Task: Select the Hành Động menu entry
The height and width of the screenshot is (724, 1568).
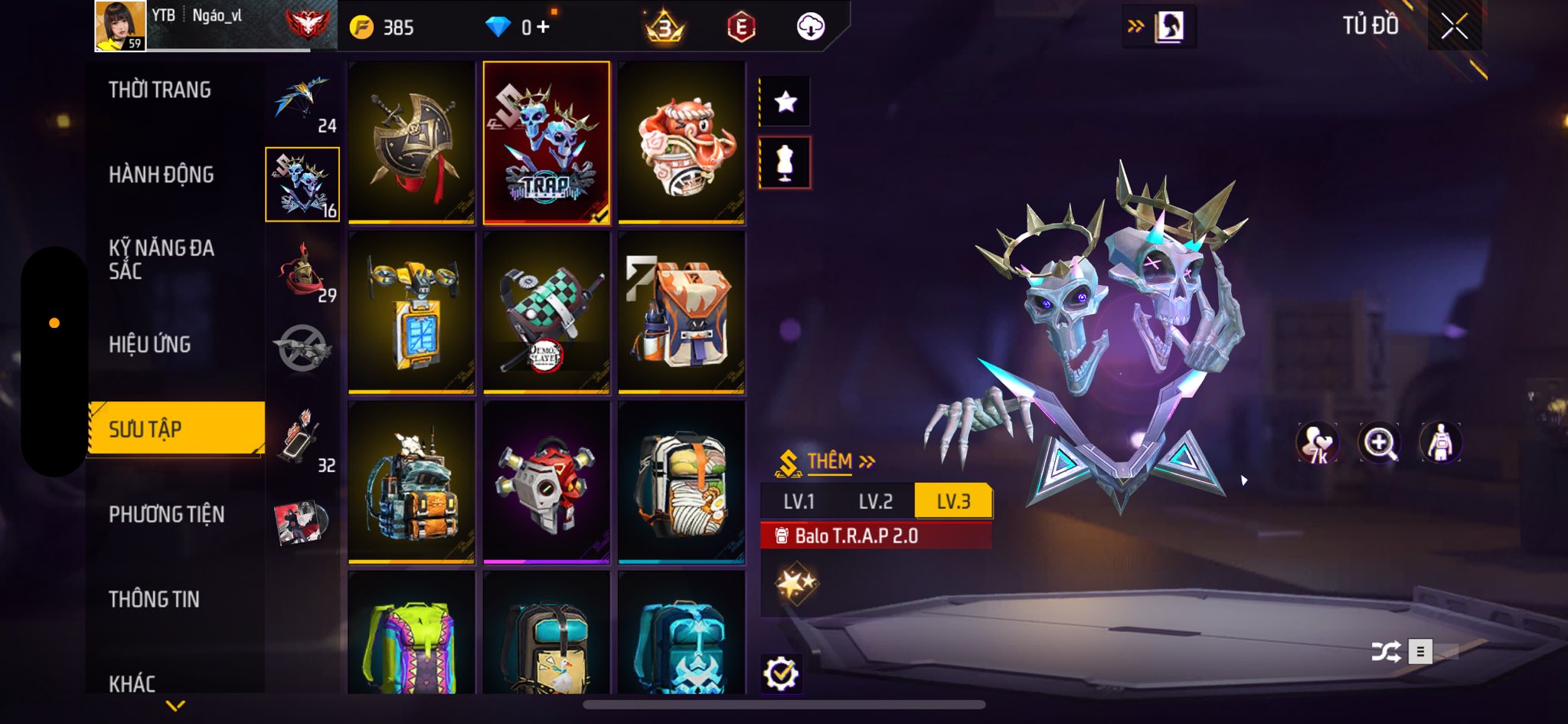Action: 161,175
